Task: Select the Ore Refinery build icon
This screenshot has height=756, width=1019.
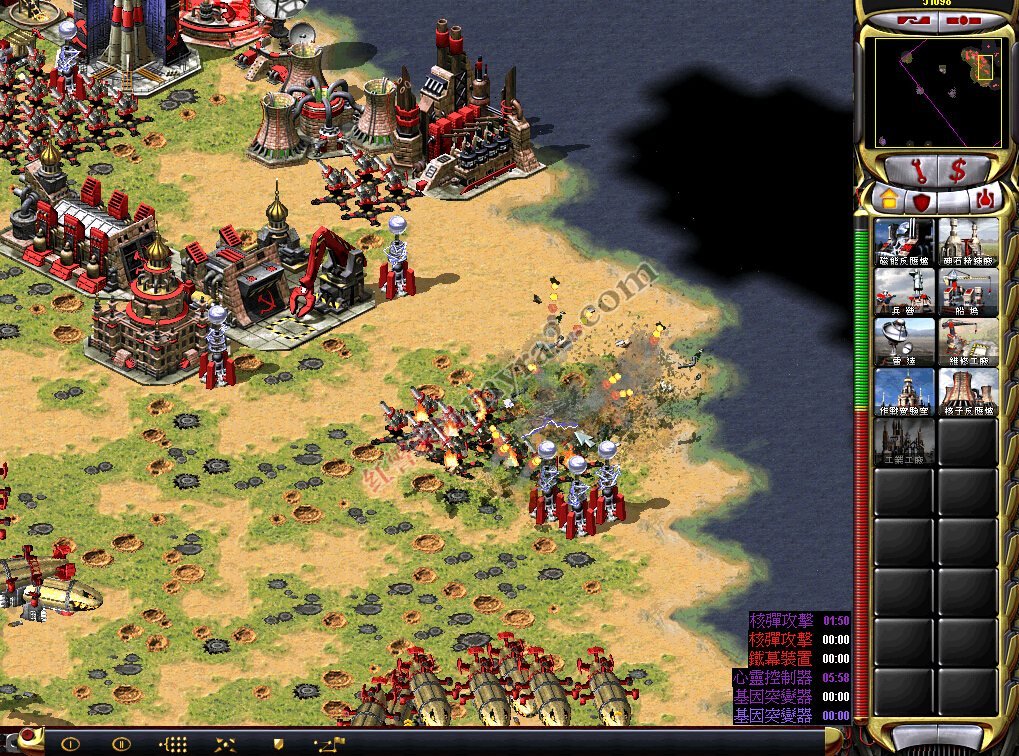Action: [968, 241]
